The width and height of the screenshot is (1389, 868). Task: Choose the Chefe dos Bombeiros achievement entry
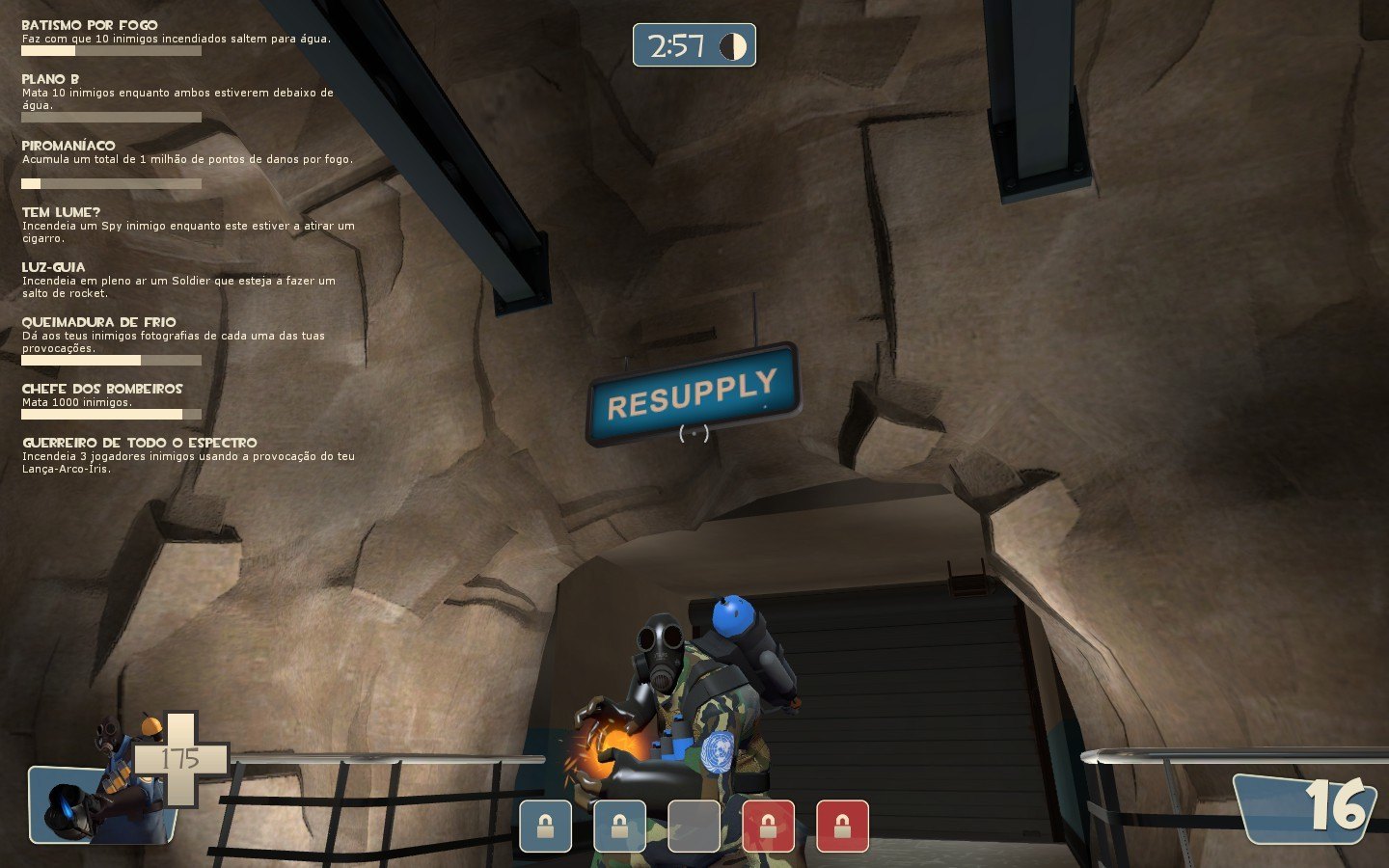(x=102, y=389)
